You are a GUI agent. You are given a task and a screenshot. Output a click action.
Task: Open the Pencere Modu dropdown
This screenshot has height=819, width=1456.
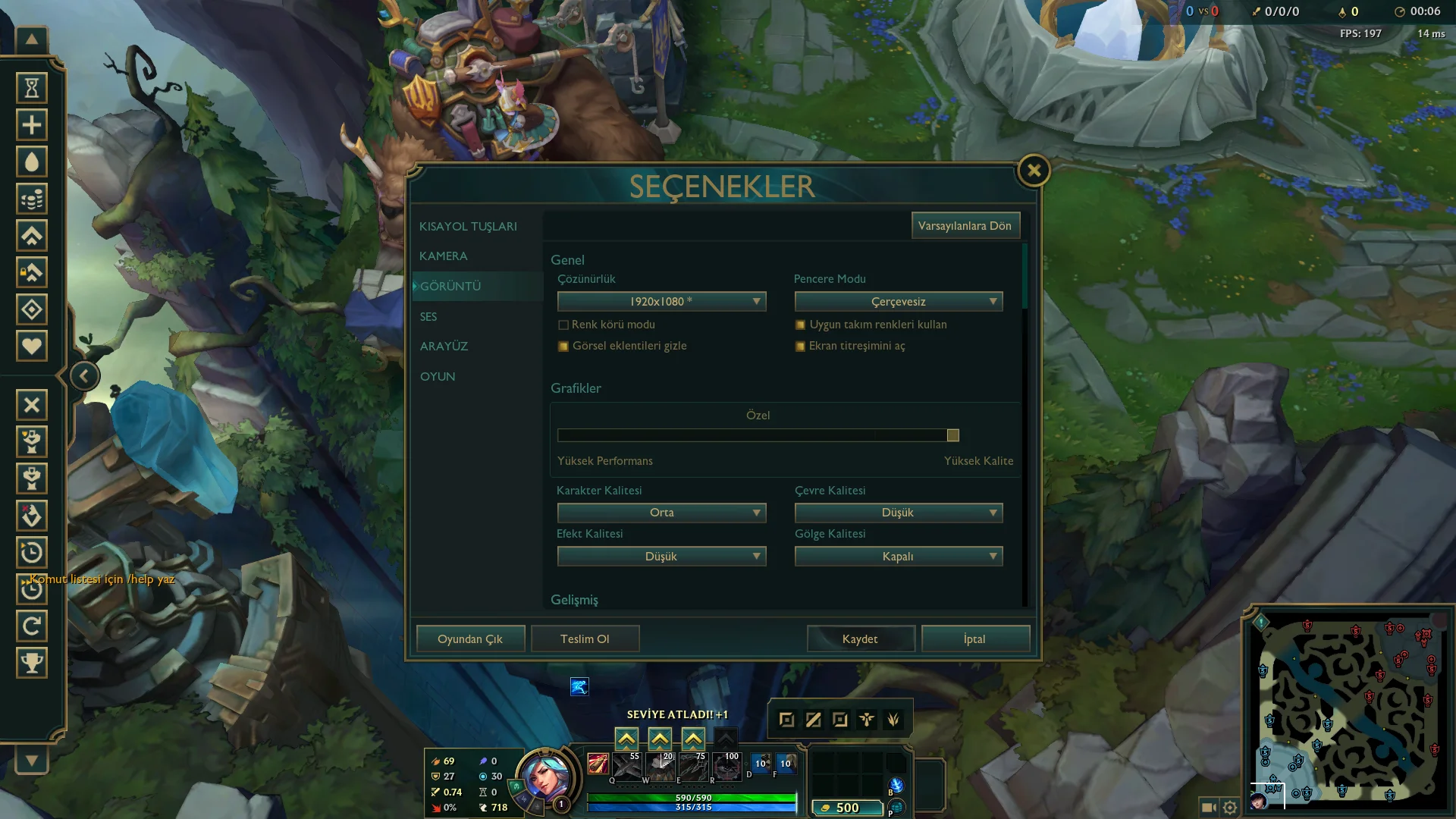[899, 302]
